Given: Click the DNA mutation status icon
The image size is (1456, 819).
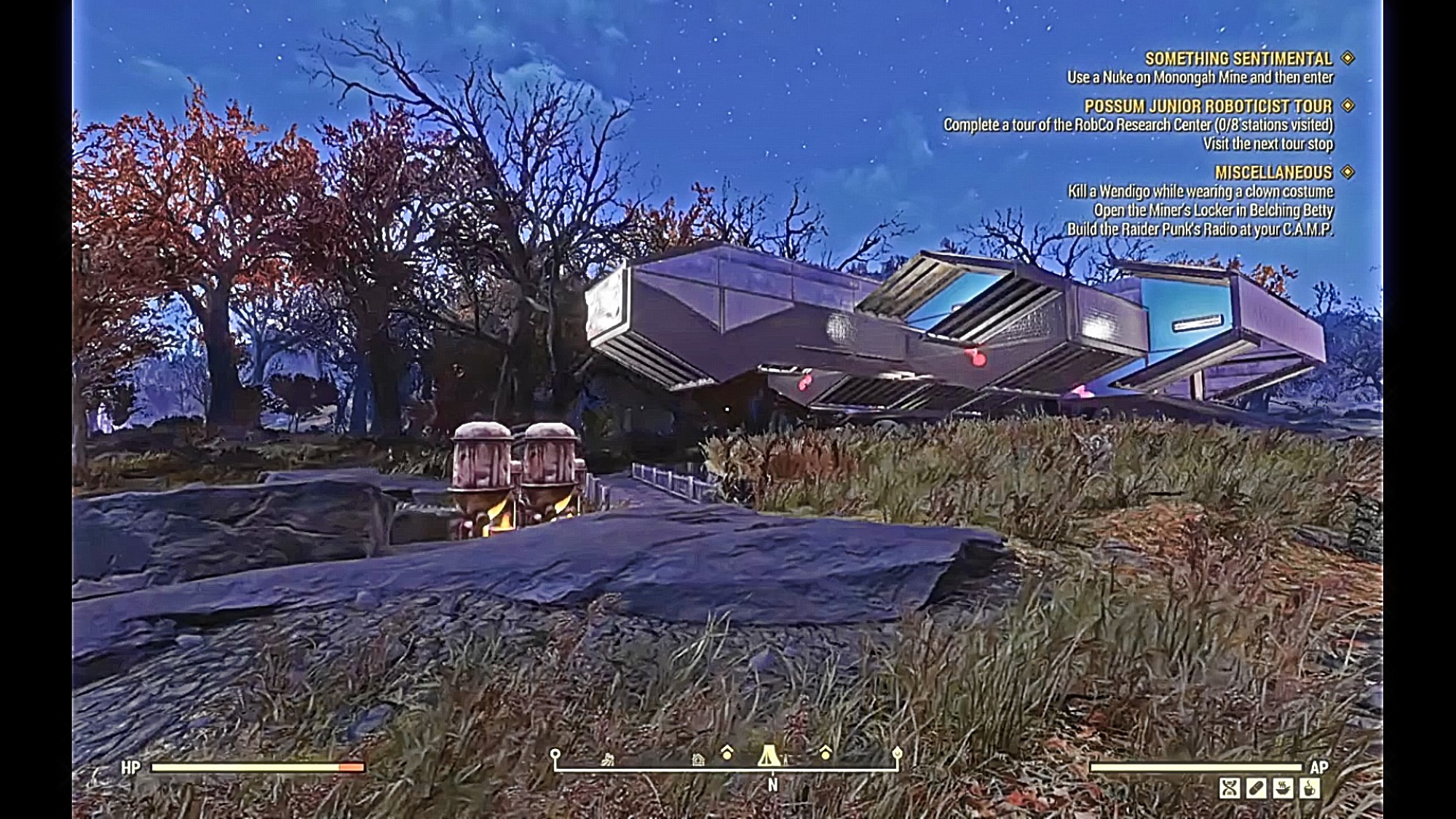Looking at the screenshot, I should (x=1230, y=788).
